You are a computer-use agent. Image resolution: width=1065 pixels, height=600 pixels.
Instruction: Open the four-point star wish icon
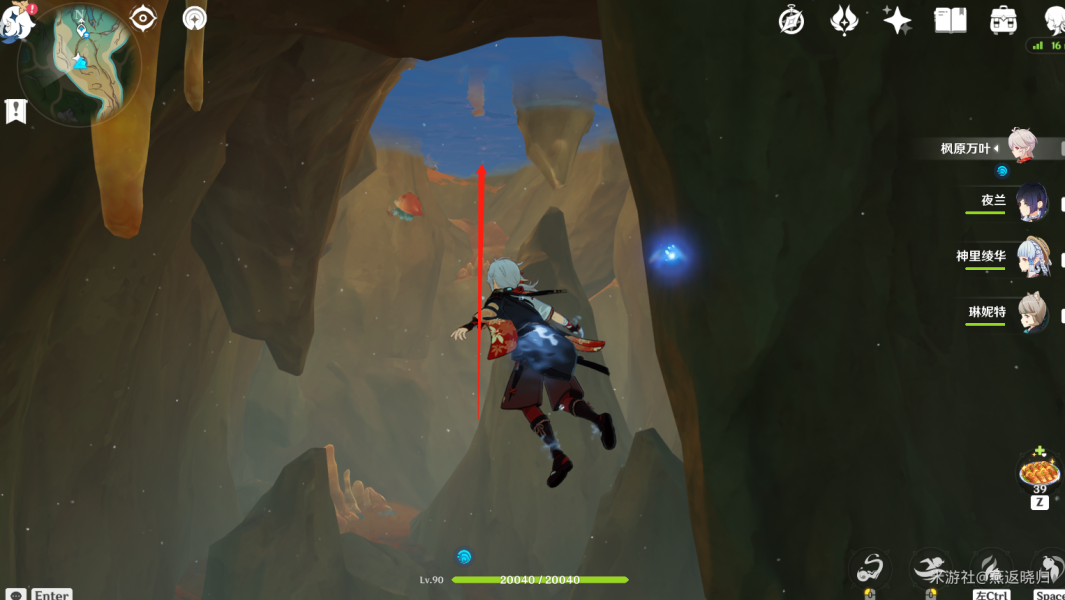[897, 20]
